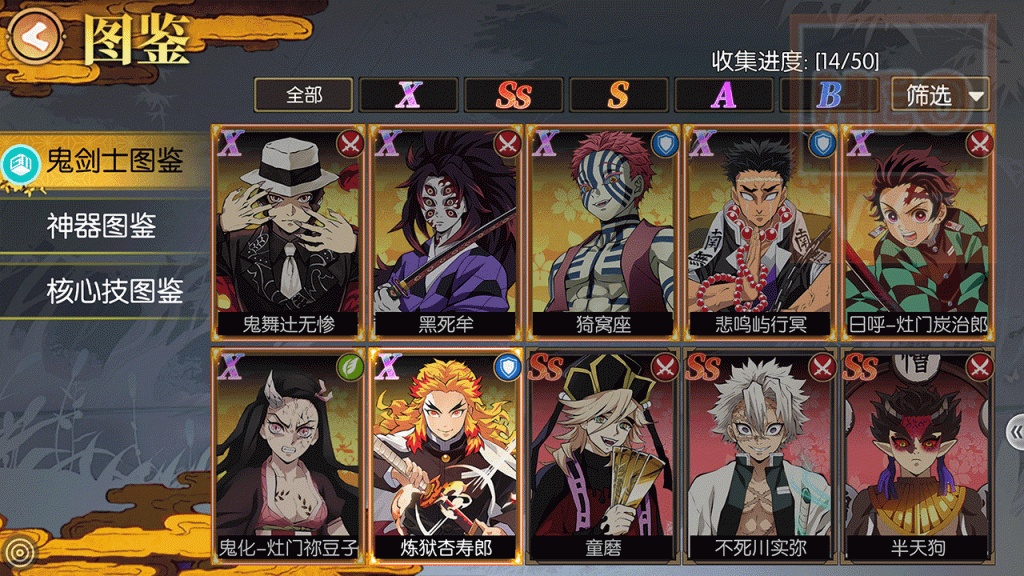Open the 筛选 dropdown
Viewport: 1024px width, 576px height.
point(940,95)
